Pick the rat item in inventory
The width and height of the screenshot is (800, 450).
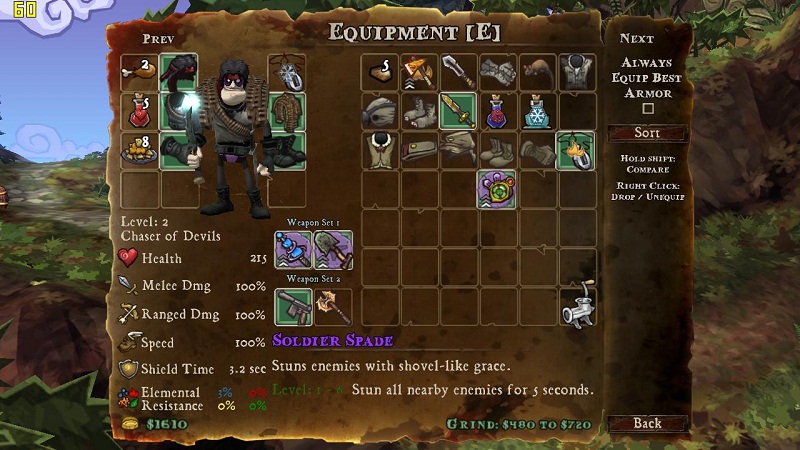(x=536, y=72)
